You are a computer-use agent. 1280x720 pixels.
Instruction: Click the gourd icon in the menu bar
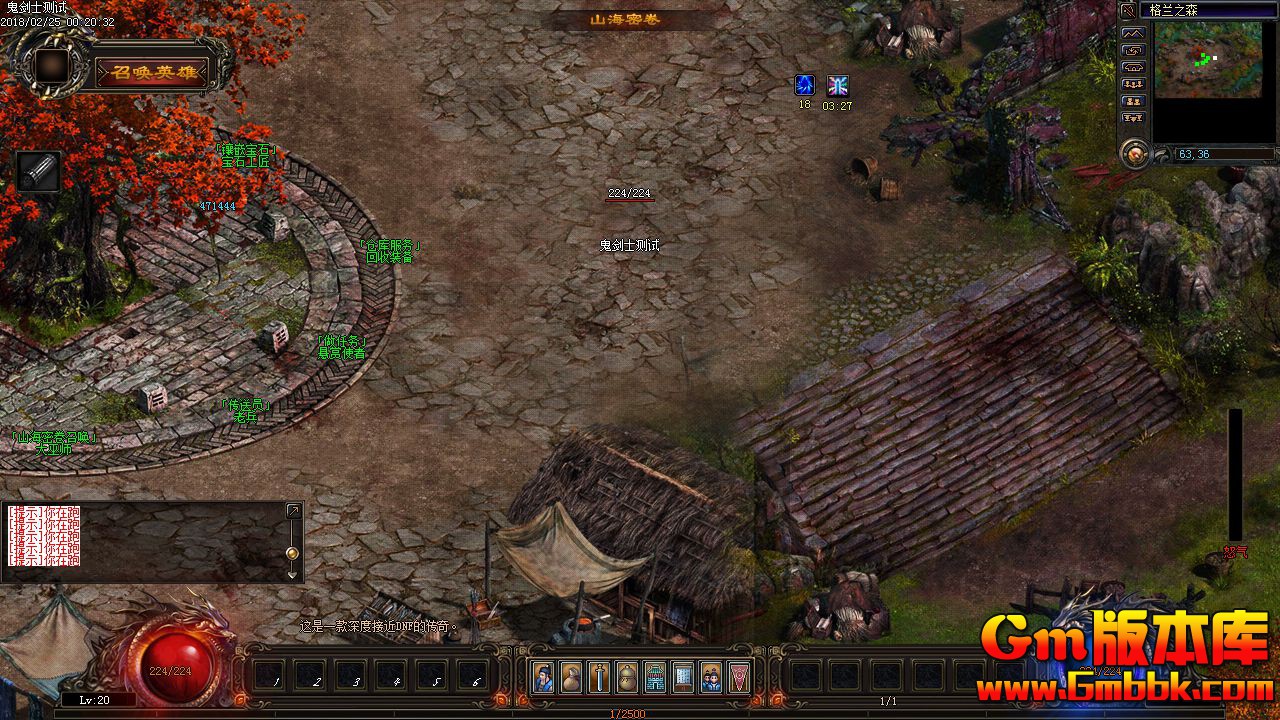tap(627, 677)
